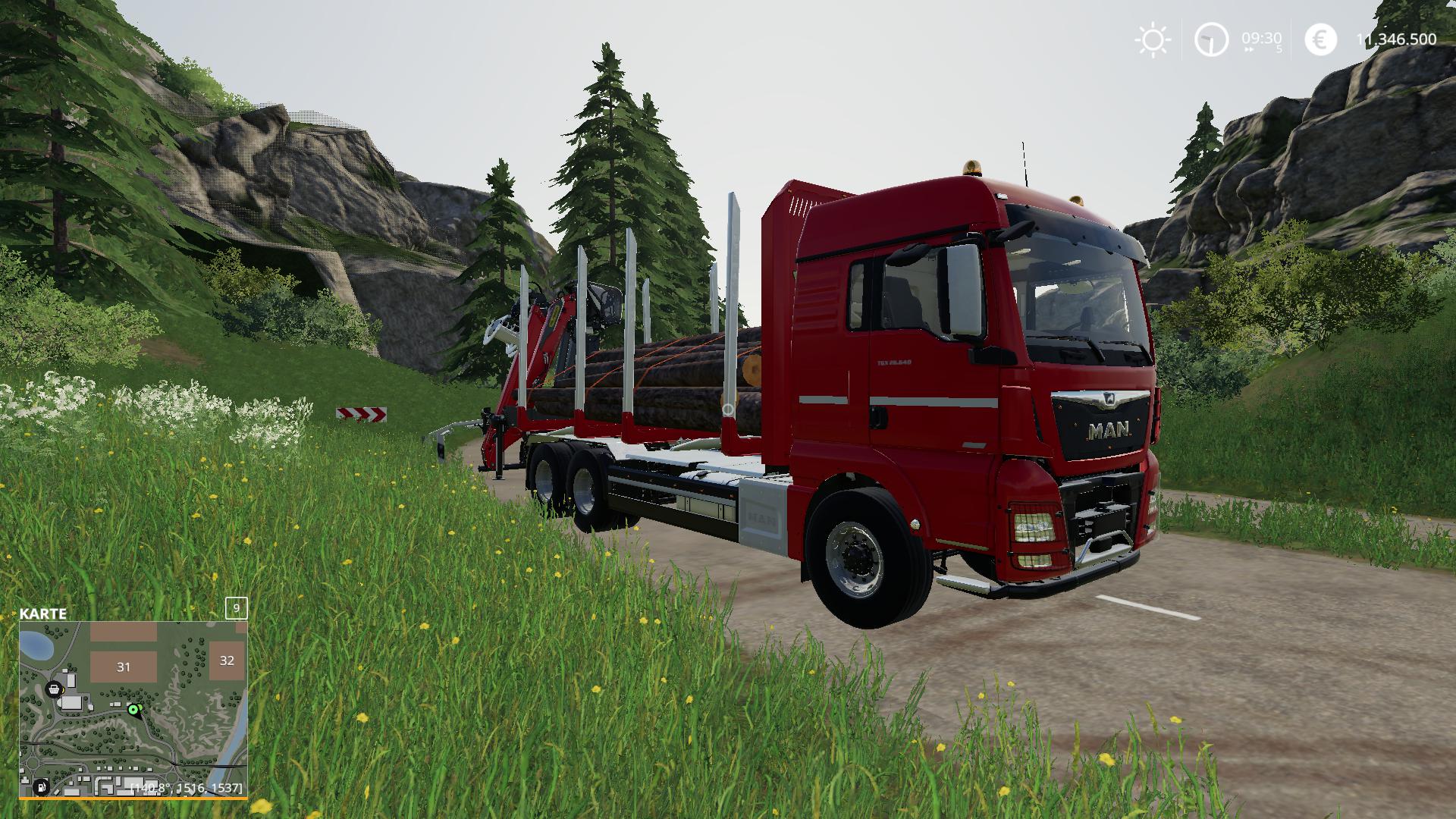This screenshot has width=1456, height=819.
Task: Click the euro currency coin icon
Action: point(1319,39)
